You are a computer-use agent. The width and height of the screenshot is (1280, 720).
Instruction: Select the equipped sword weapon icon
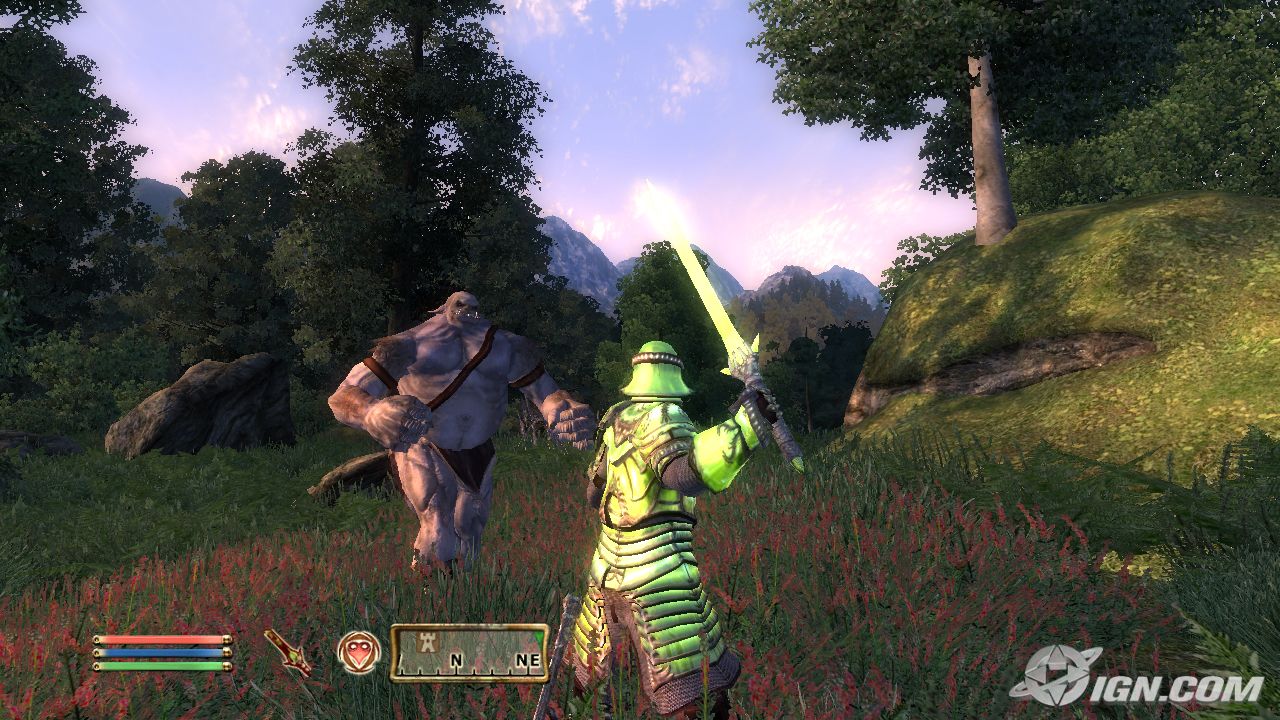click(287, 651)
